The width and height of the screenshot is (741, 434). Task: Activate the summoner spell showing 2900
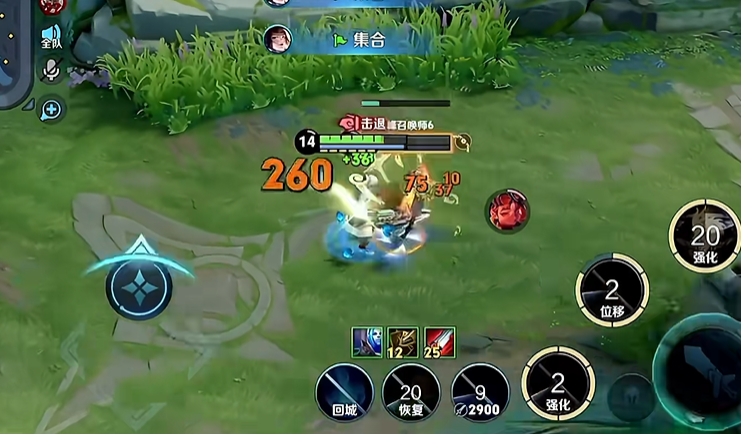tap(480, 391)
